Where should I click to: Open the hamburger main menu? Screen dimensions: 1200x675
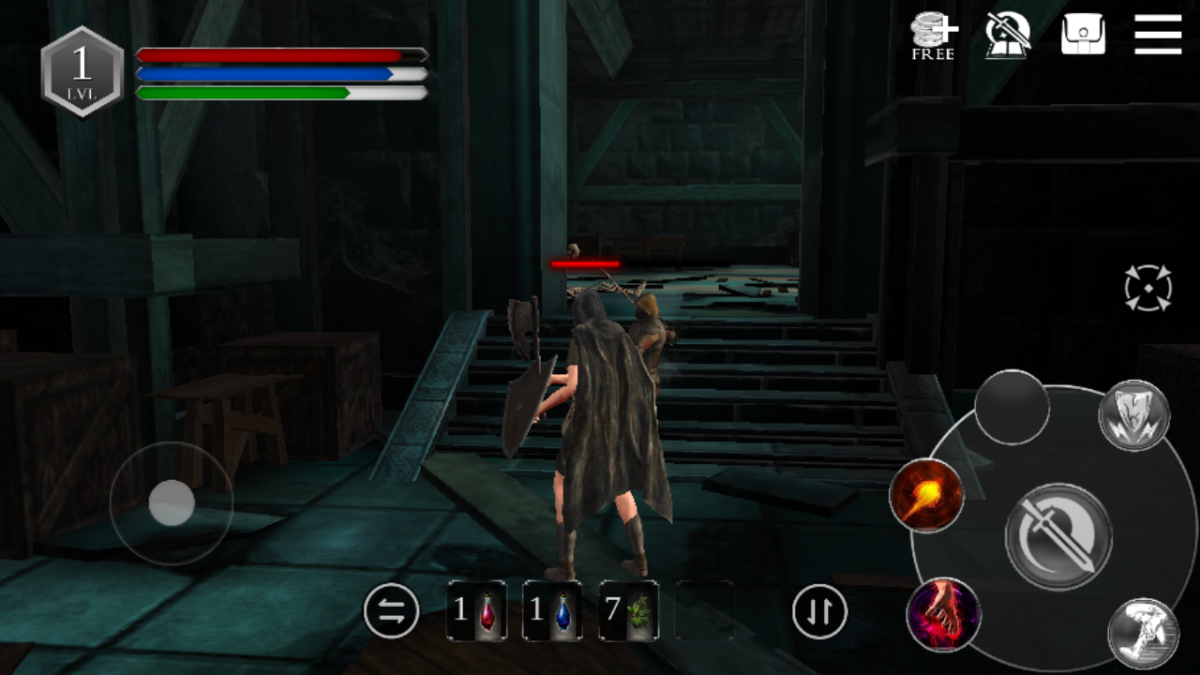[x=1158, y=36]
